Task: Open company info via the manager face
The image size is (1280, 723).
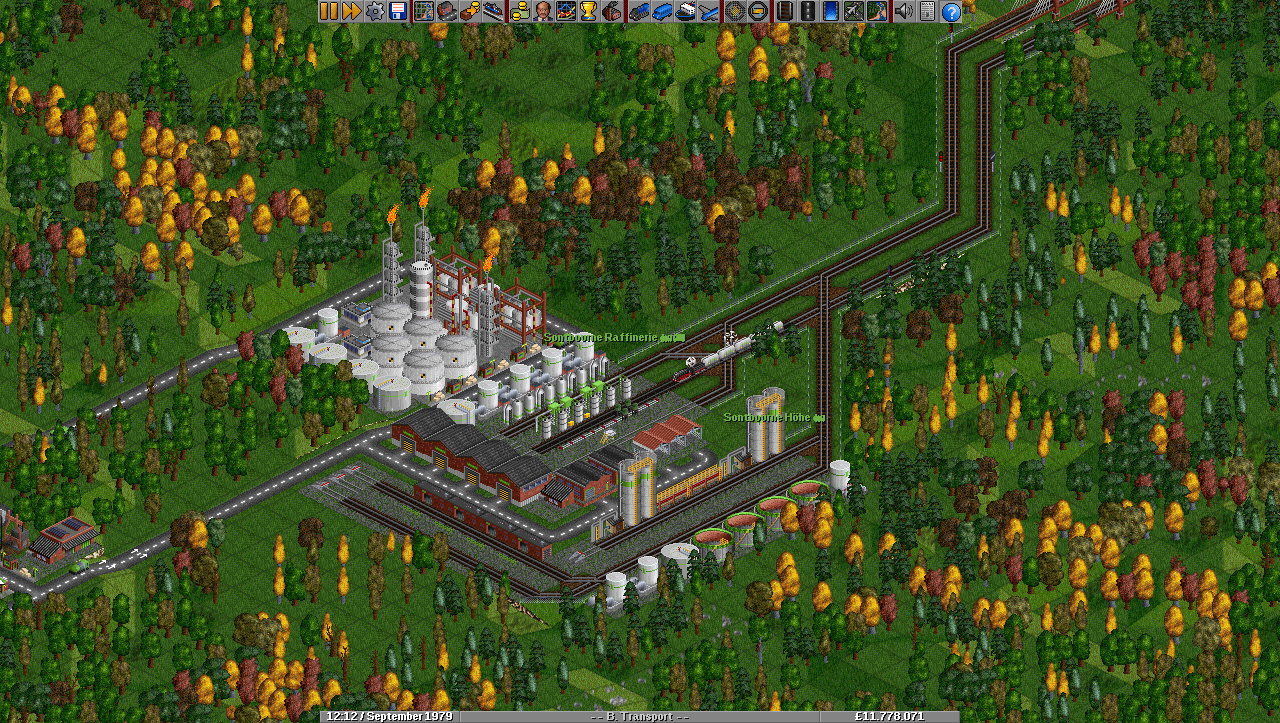Action: tap(542, 11)
